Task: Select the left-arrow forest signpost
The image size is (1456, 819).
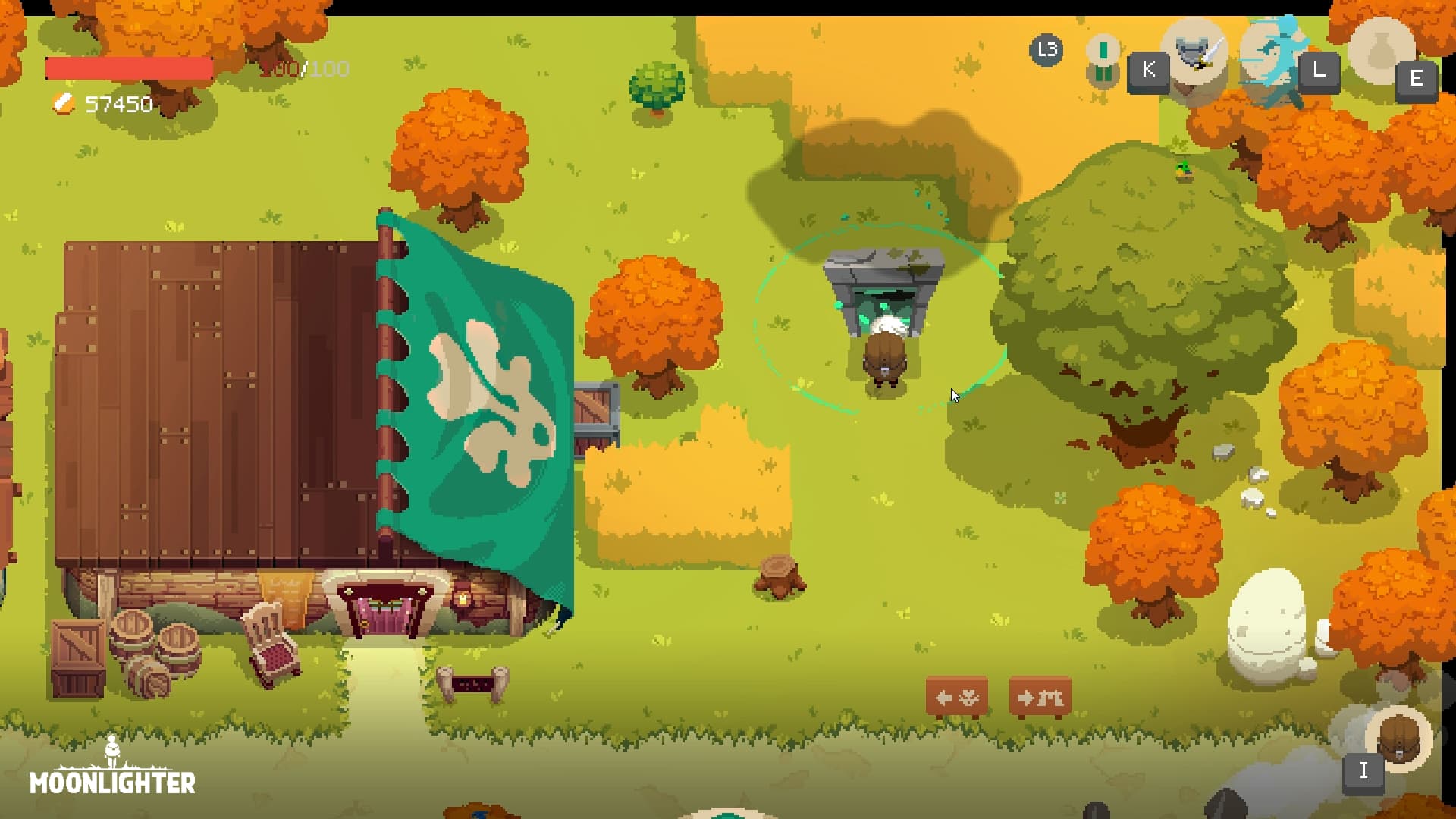Action: click(x=957, y=696)
